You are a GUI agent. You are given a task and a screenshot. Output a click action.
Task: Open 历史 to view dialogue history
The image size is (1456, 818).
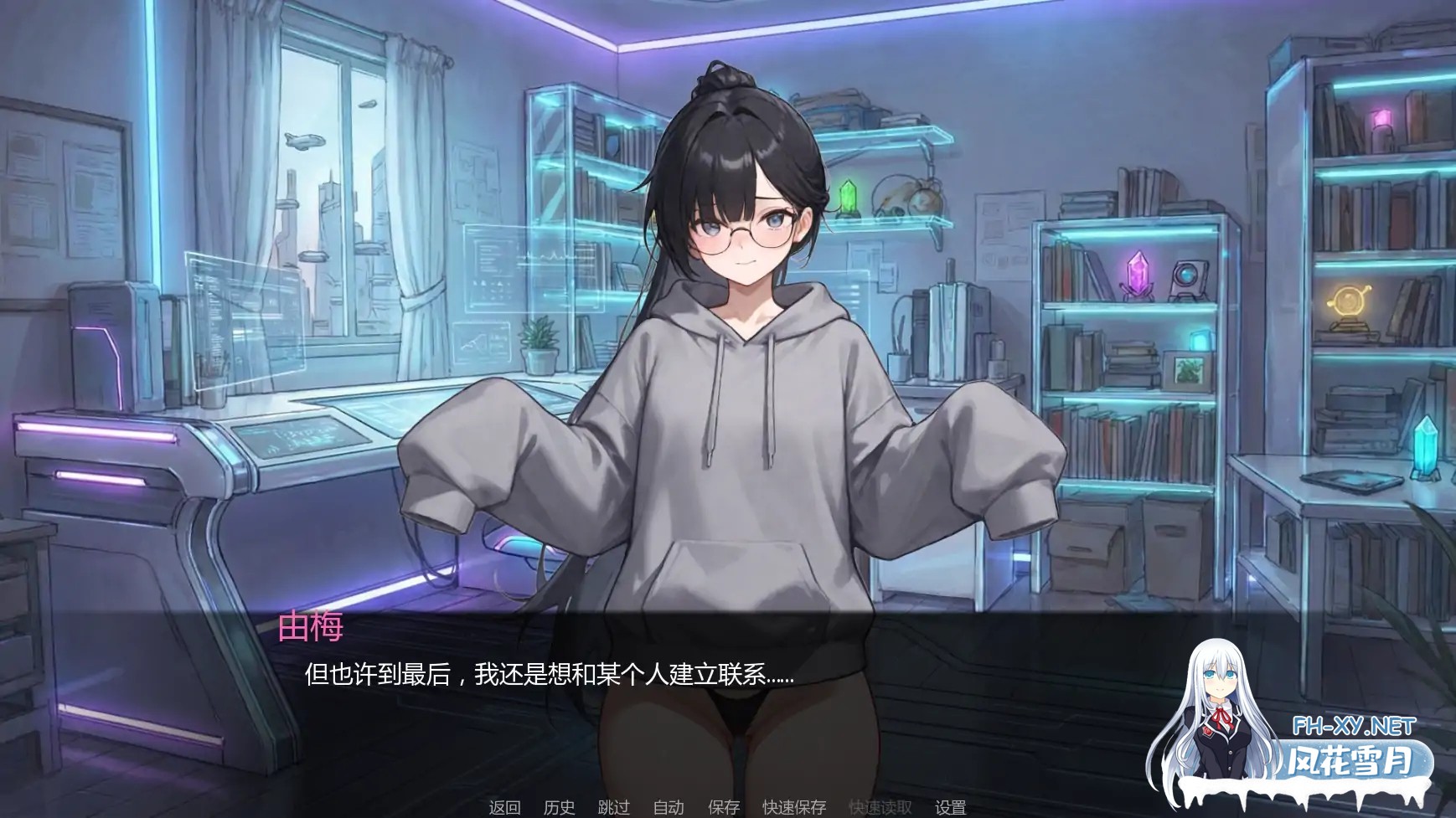point(560,808)
